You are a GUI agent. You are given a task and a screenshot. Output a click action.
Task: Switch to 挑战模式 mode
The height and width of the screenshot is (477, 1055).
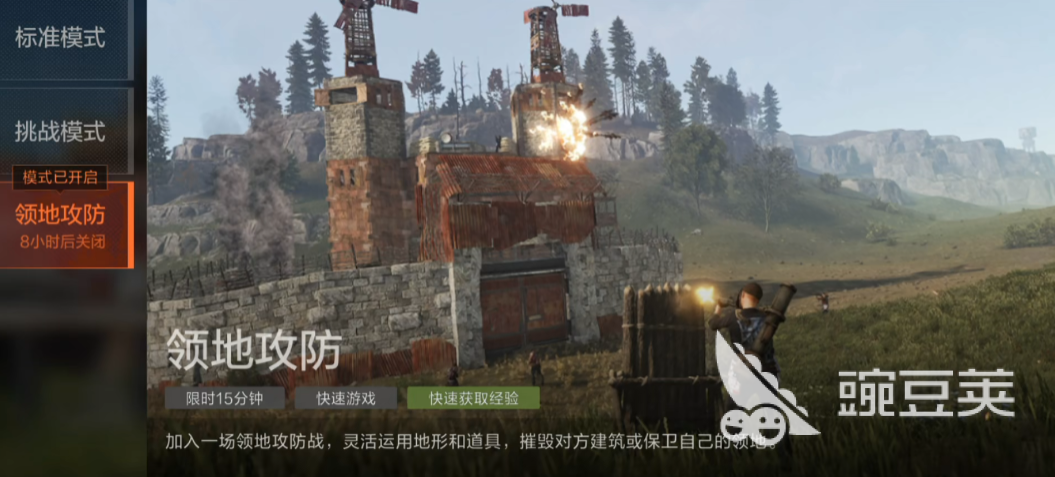[x=62, y=130]
